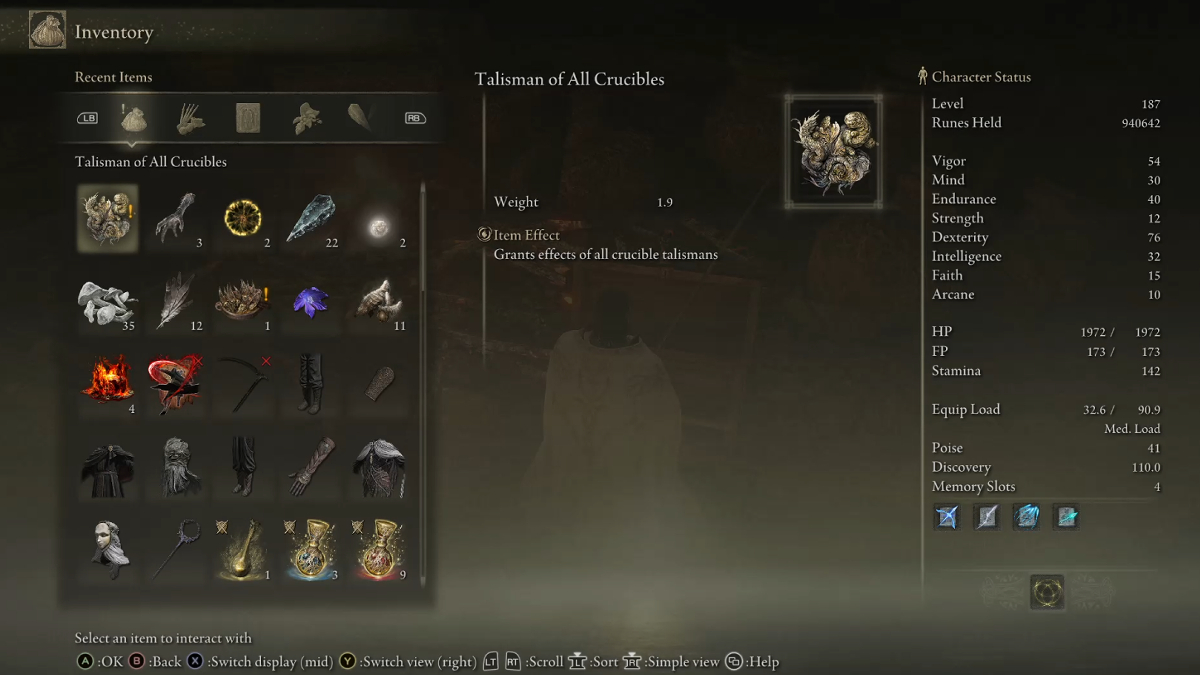1200x675 pixels.
Task: Select the blue flask with count 3
Action: click(310, 549)
